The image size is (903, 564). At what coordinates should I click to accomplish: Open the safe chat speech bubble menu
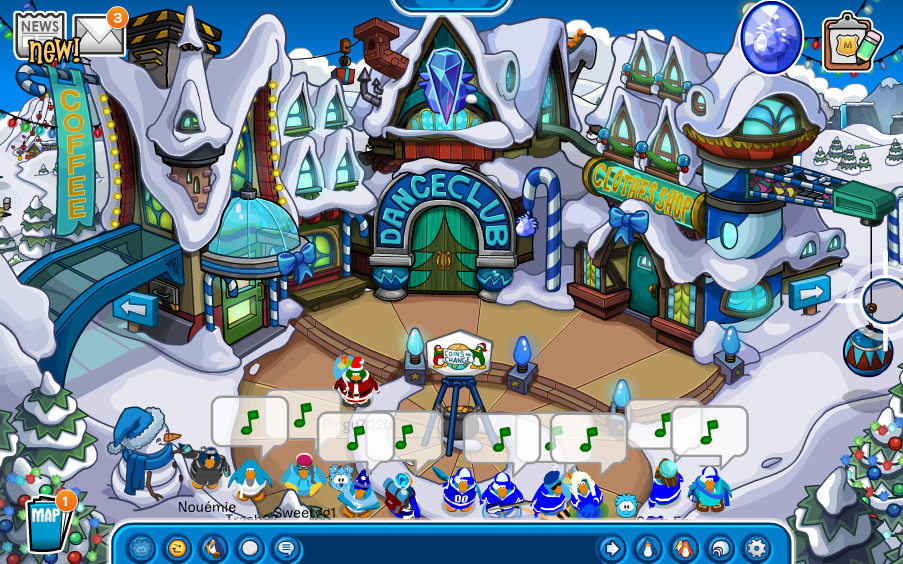click(285, 548)
